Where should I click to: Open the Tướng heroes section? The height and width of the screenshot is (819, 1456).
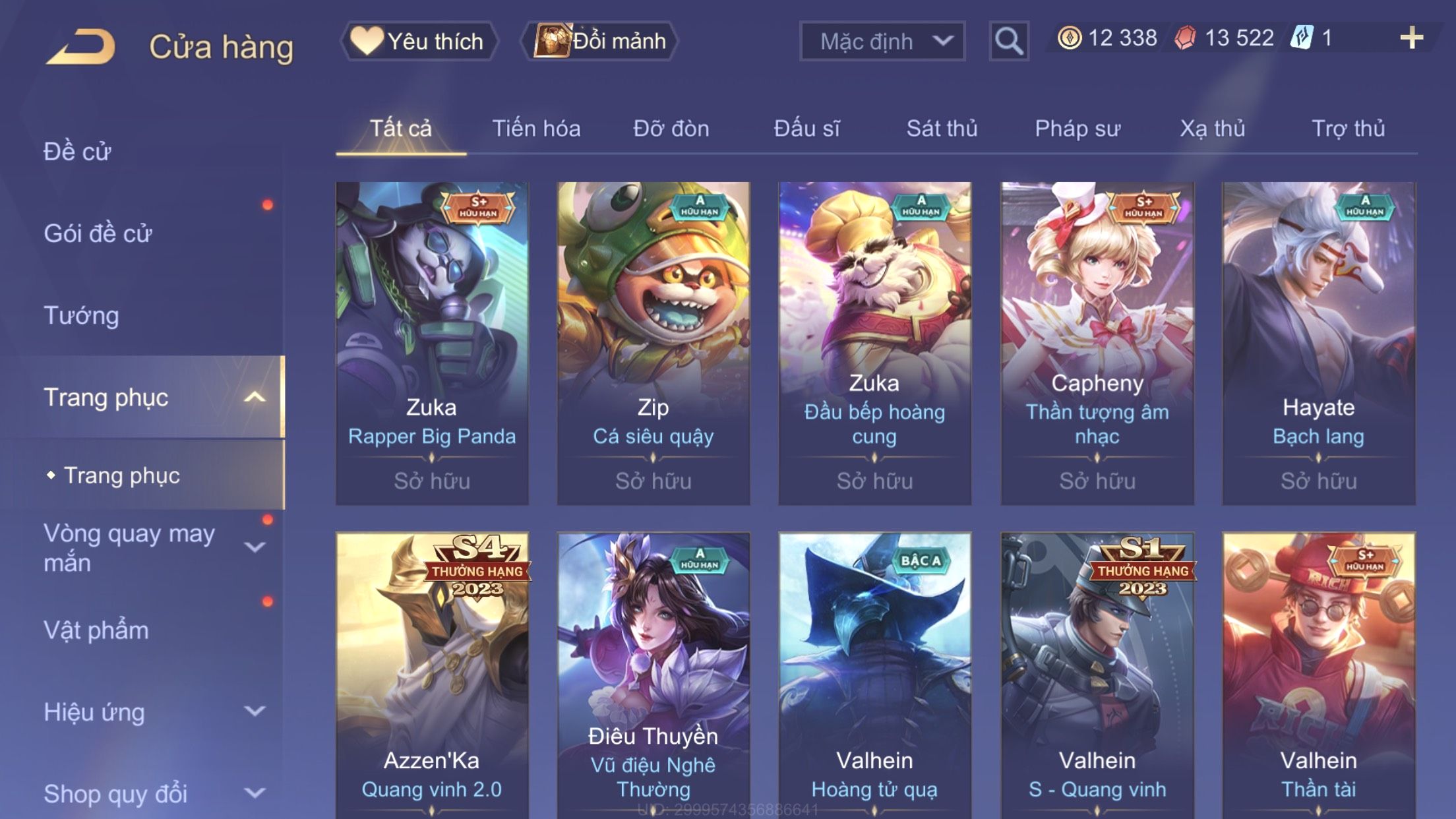pos(81,315)
